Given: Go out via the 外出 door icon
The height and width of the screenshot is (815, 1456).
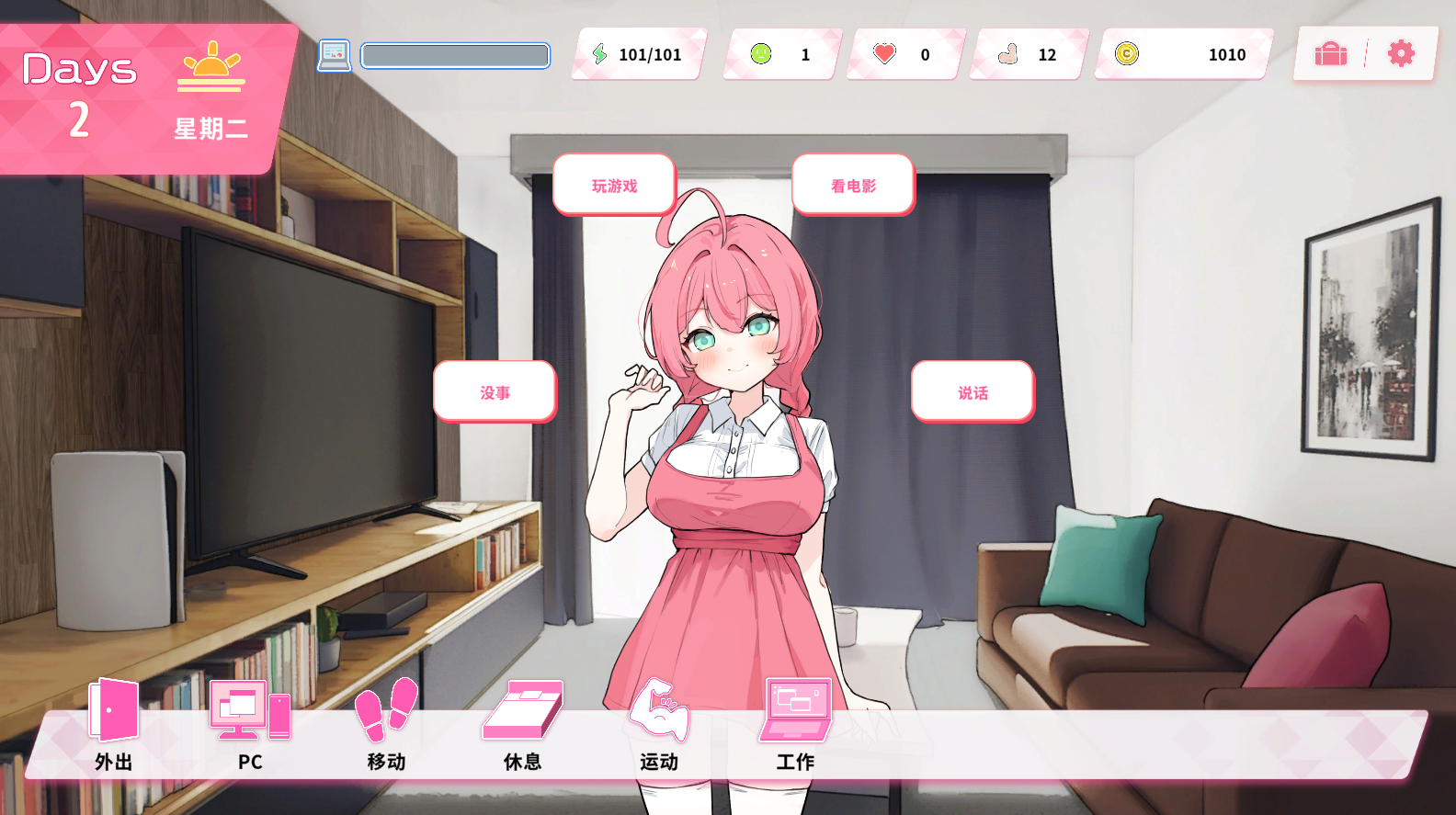Looking at the screenshot, I should point(114,723).
